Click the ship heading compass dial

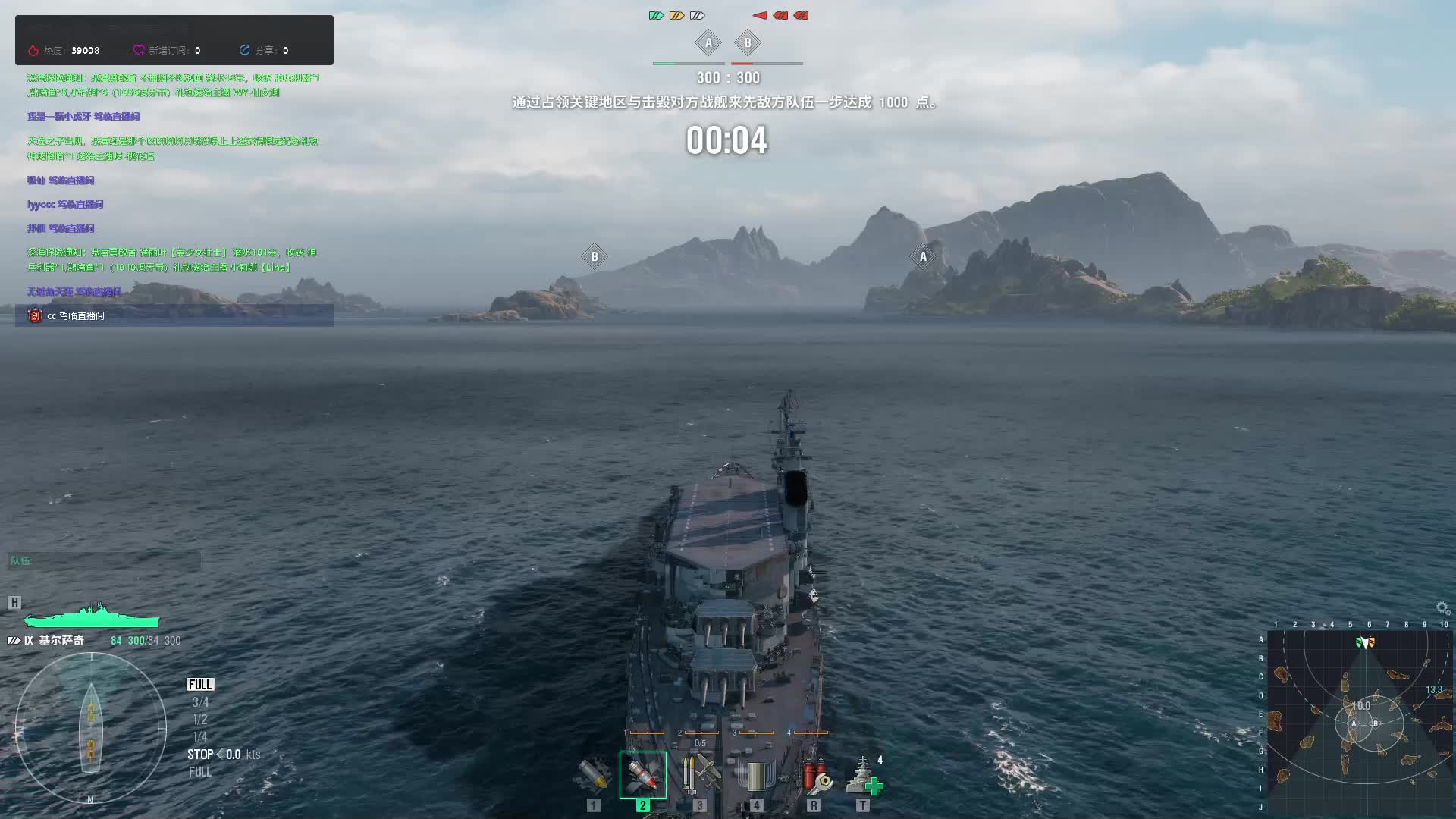click(x=91, y=728)
